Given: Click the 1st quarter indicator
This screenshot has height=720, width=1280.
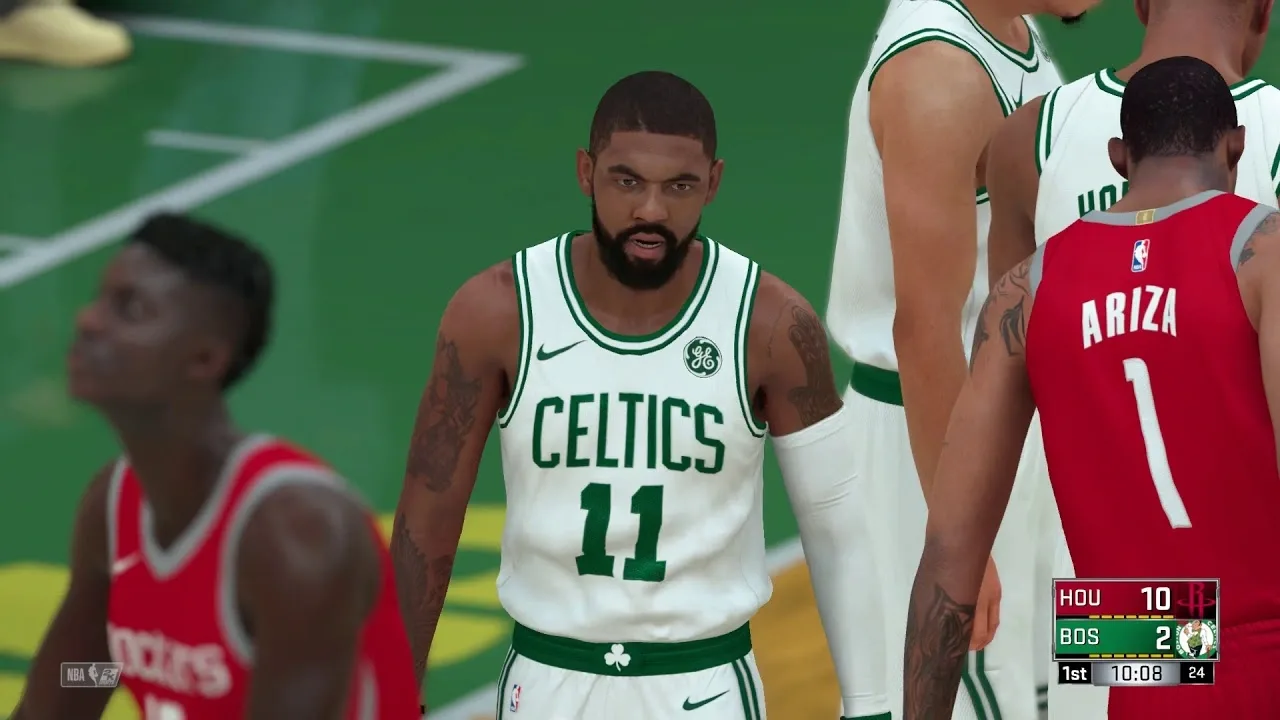Looking at the screenshot, I should pyautogui.click(x=1074, y=672).
